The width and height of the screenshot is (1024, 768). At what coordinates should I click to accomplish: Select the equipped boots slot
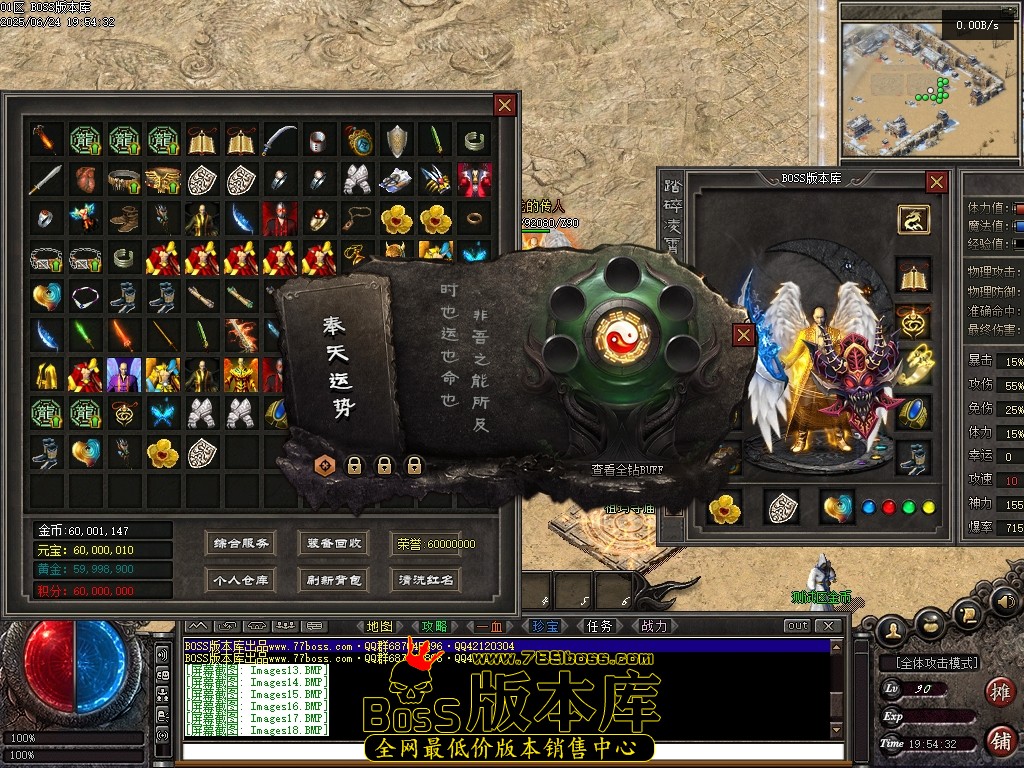tap(914, 457)
